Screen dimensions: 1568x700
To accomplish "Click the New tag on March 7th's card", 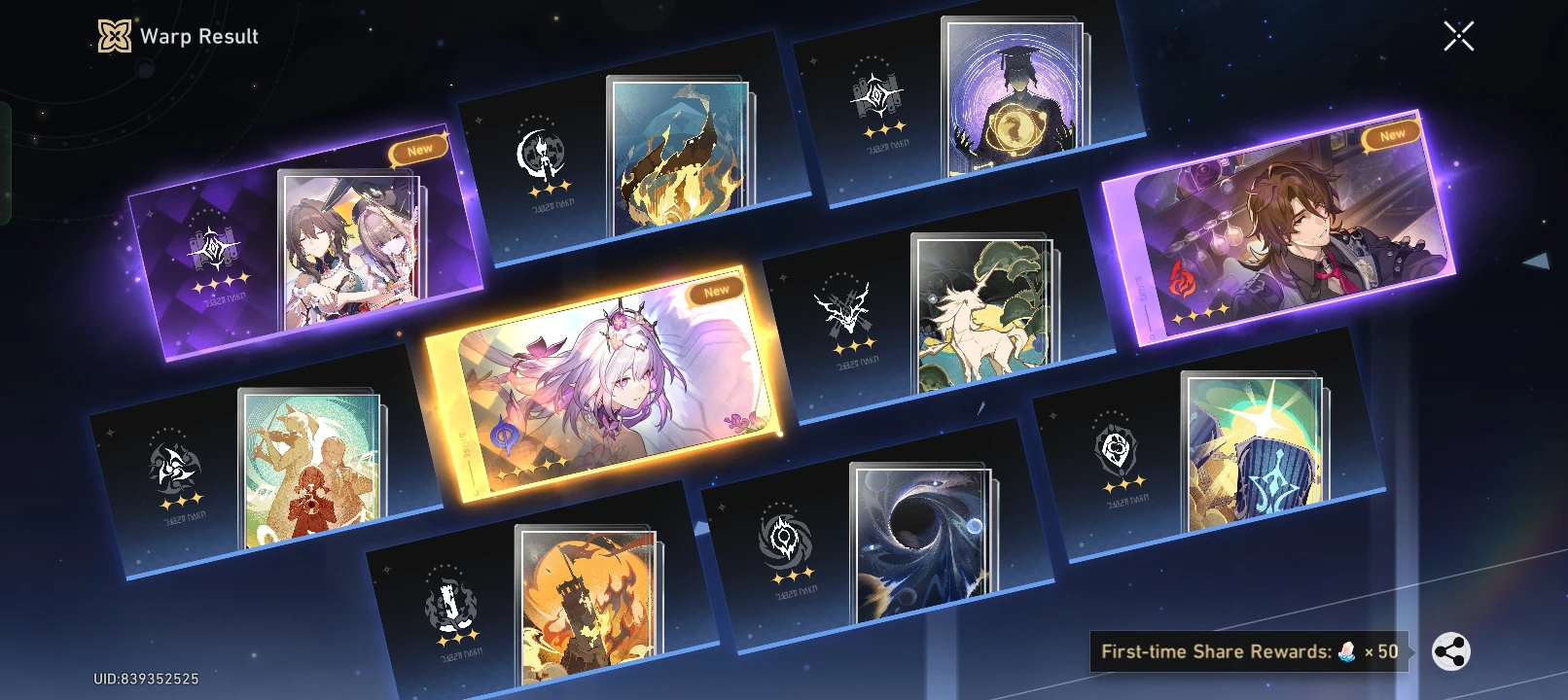I will [717, 289].
